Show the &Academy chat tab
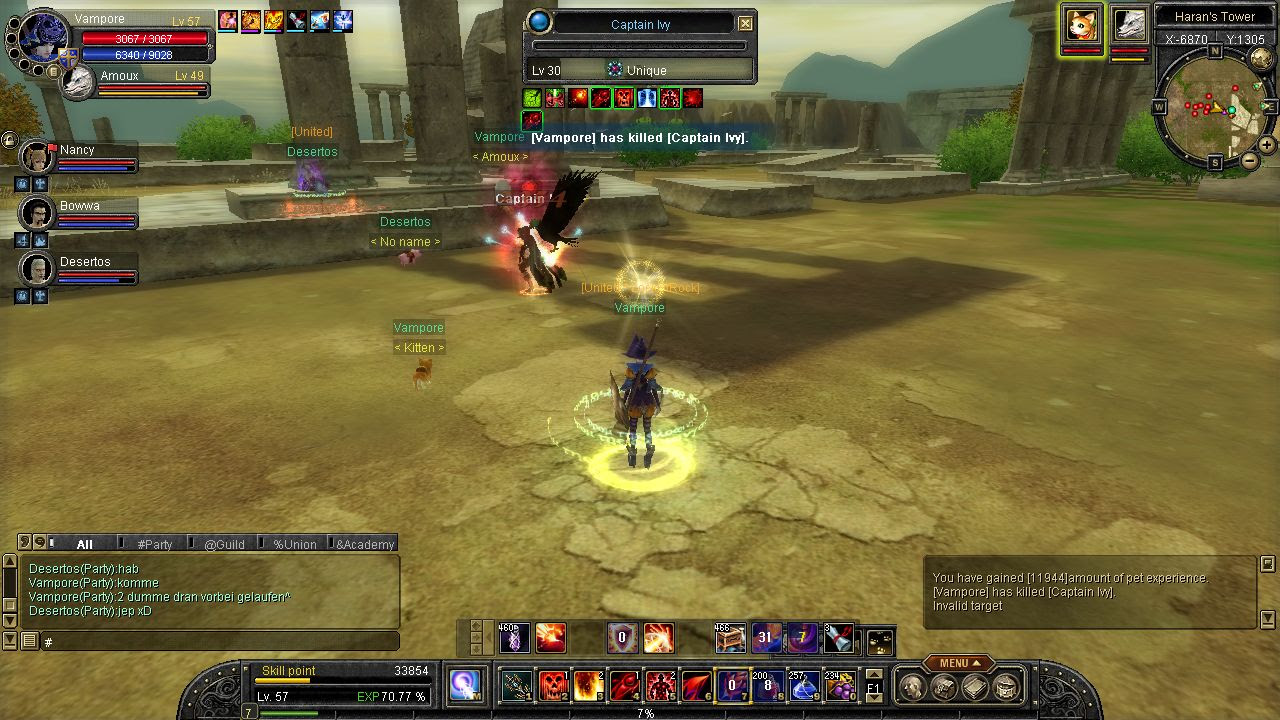The width and height of the screenshot is (1280, 720). (365, 544)
